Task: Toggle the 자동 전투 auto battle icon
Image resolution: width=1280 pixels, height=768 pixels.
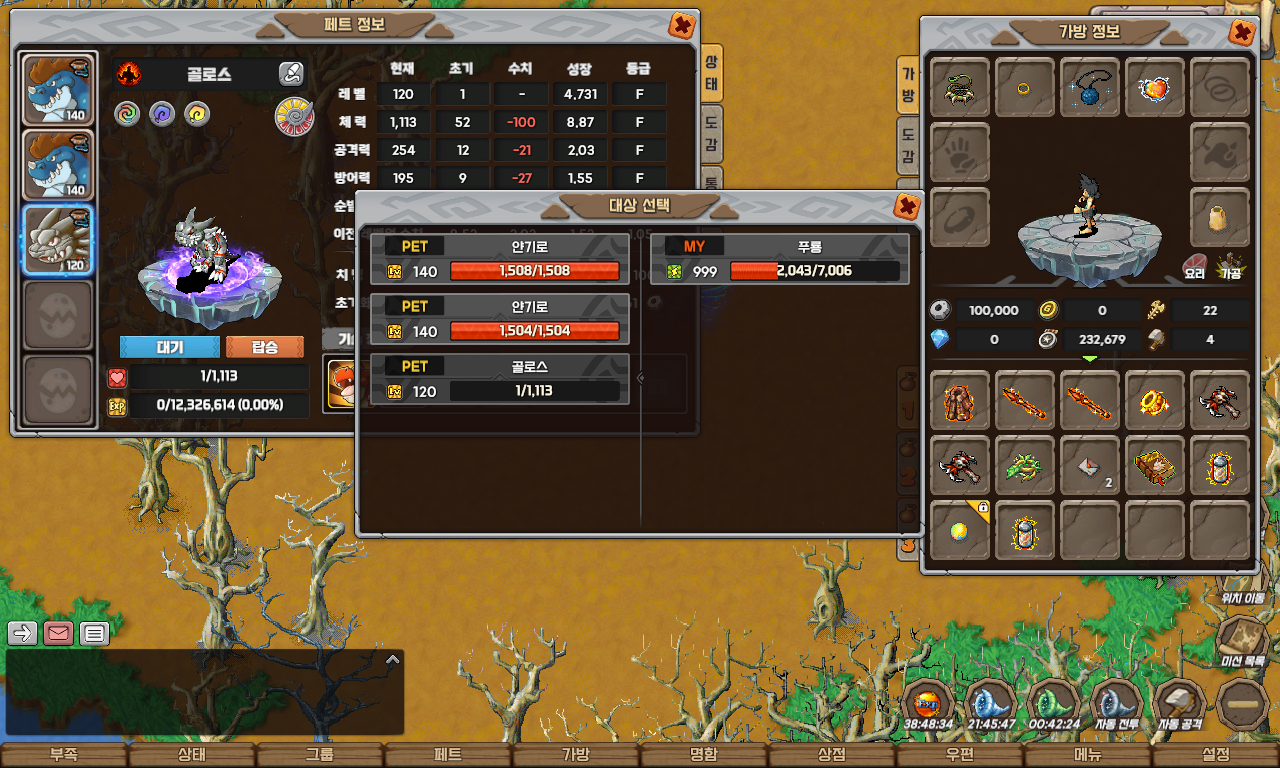Action: tap(1117, 704)
